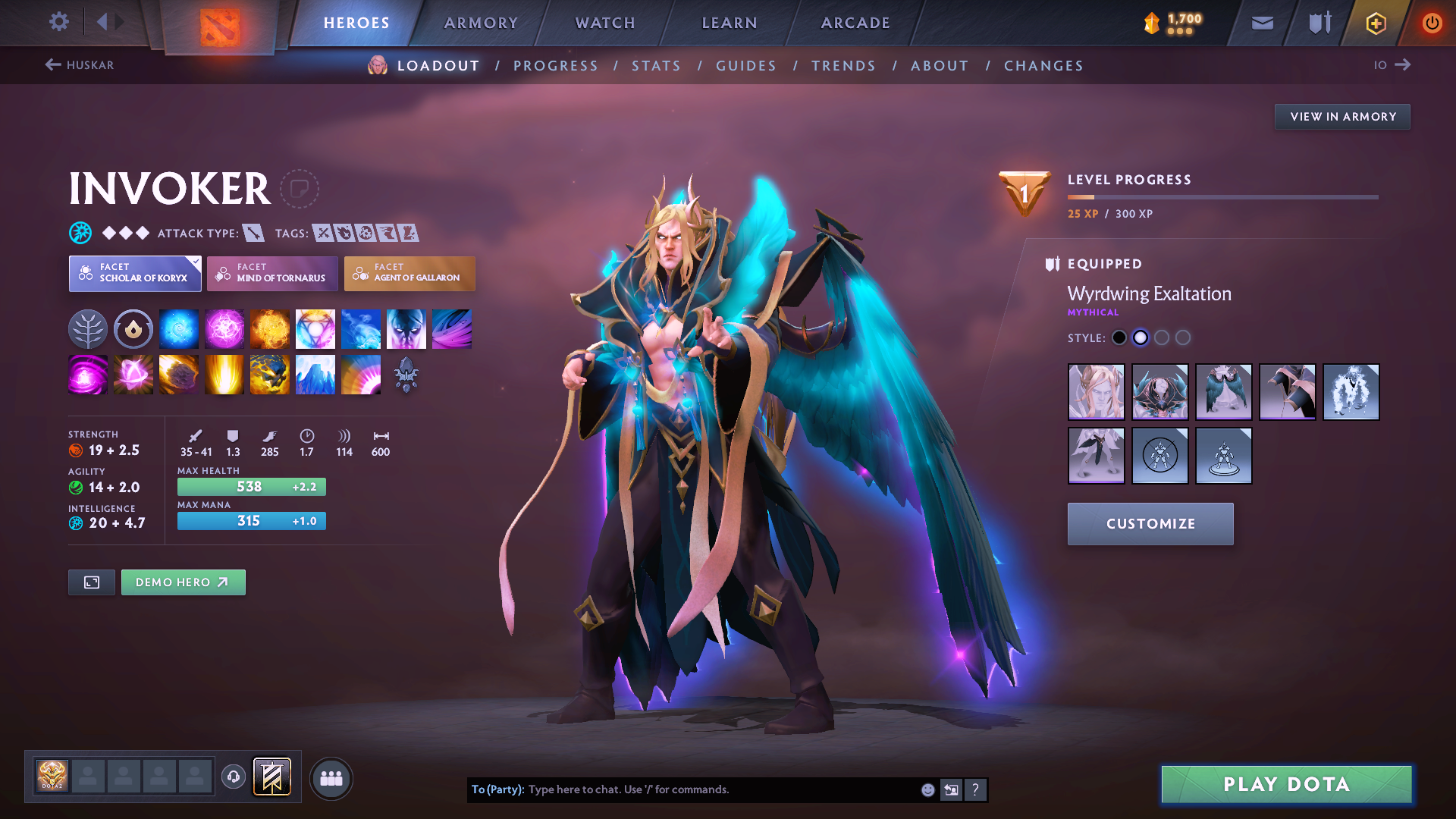Select the Quas ability icon
This screenshot has width=1456, height=819.
click(179, 328)
